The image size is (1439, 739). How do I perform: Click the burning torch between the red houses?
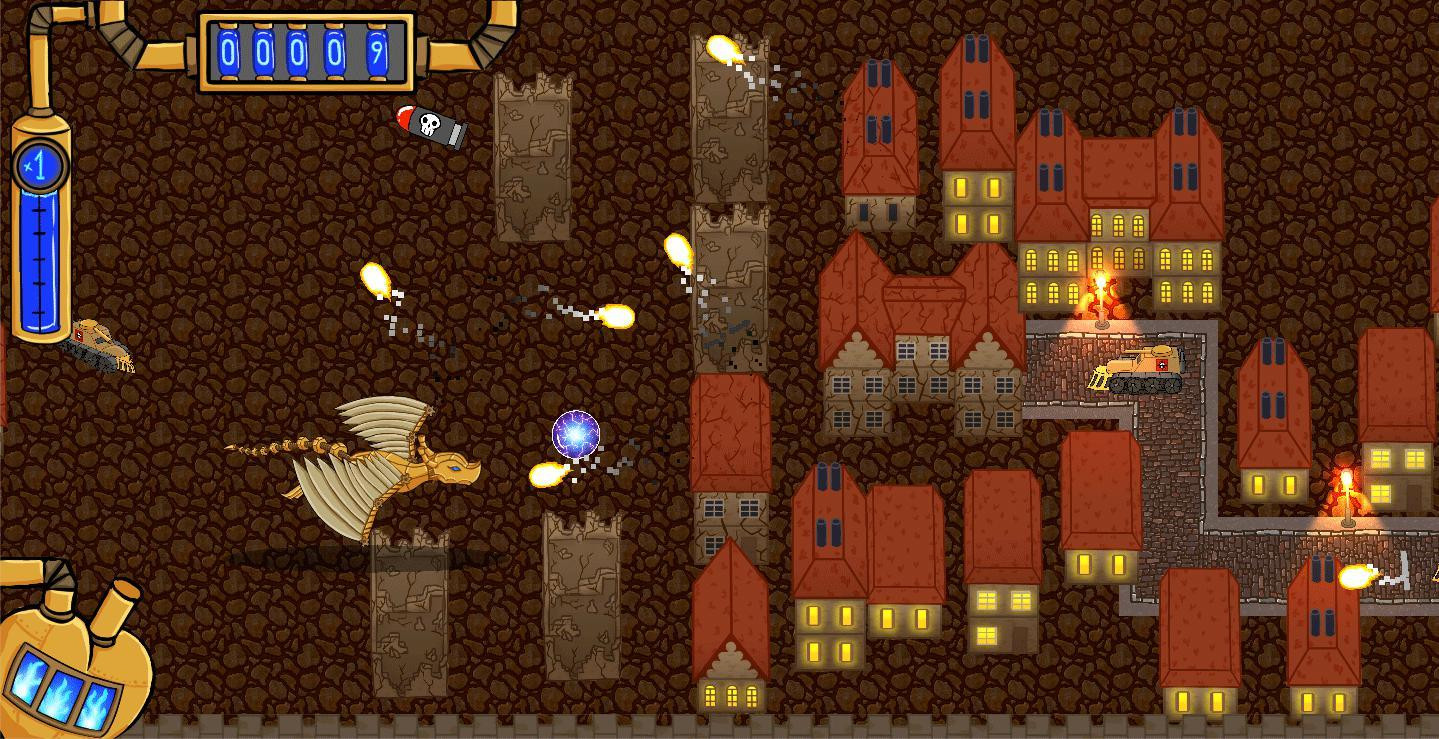click(x=1101, y=290)
